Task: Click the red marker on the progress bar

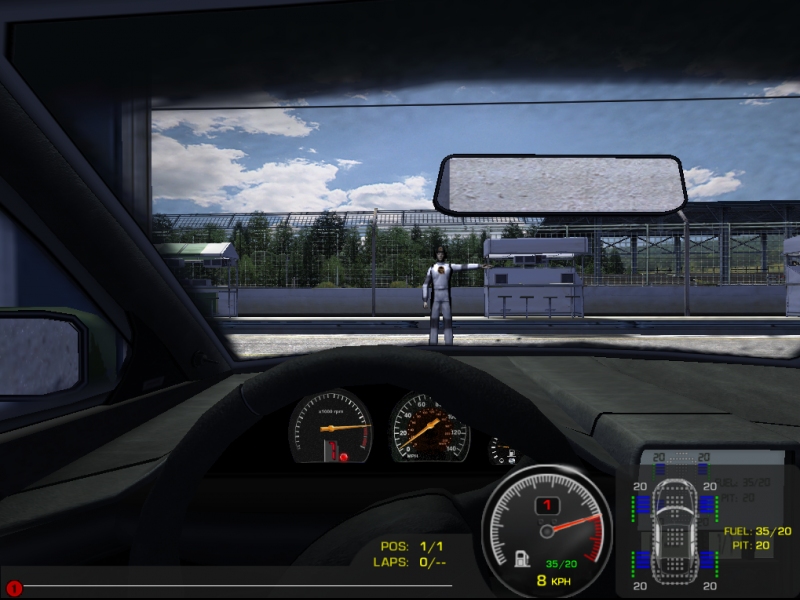Action: (x=14, y=588)
